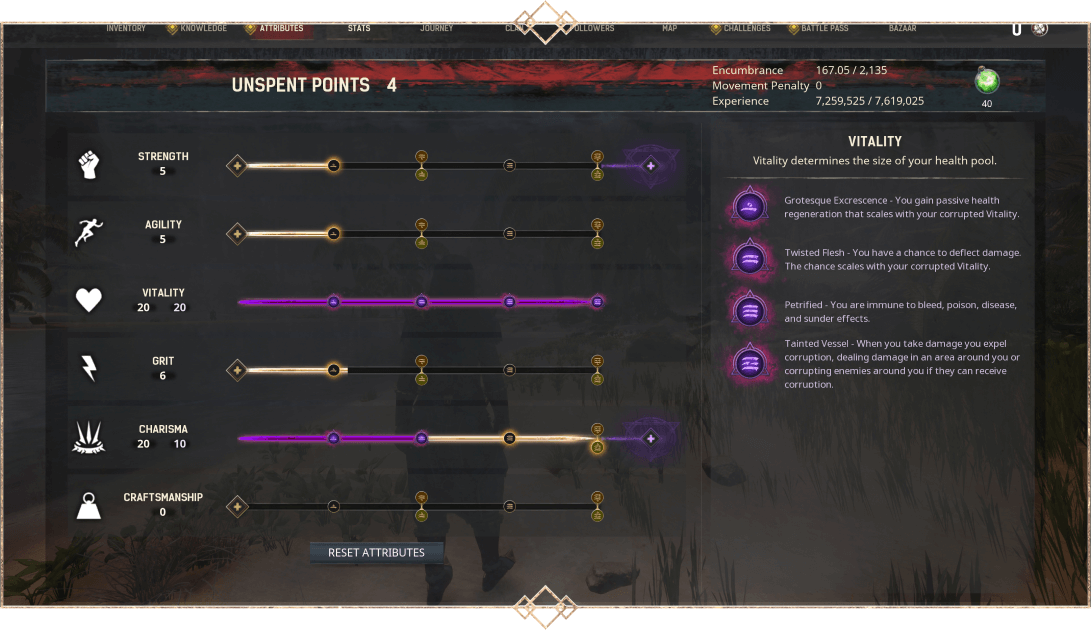
Task: Select the Vitality heart icon
Action: (89, 300)
